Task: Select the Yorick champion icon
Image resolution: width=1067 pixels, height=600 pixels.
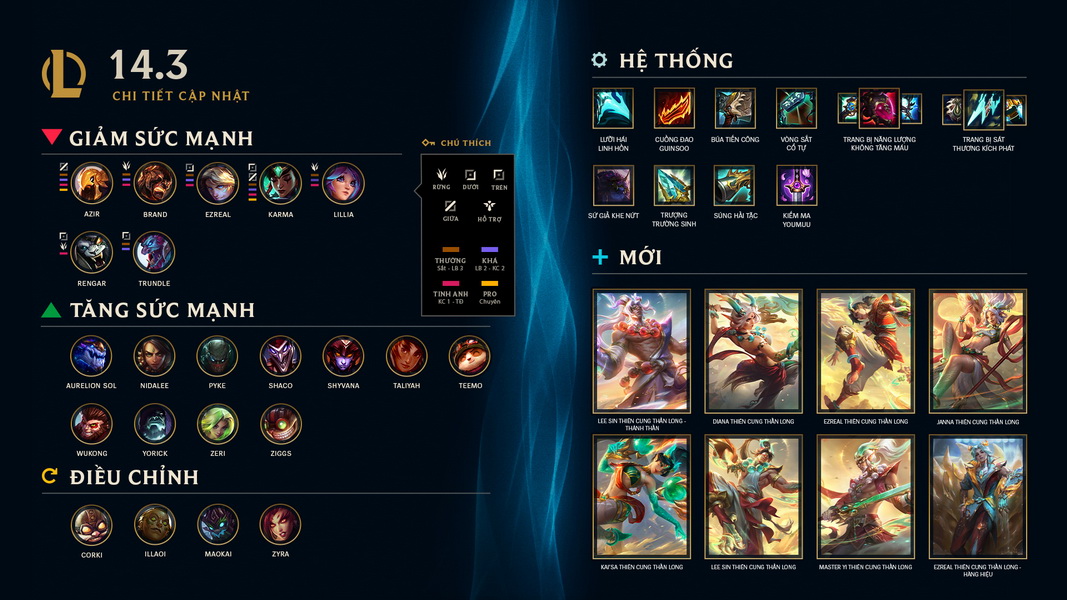Action: coord(155,424)
